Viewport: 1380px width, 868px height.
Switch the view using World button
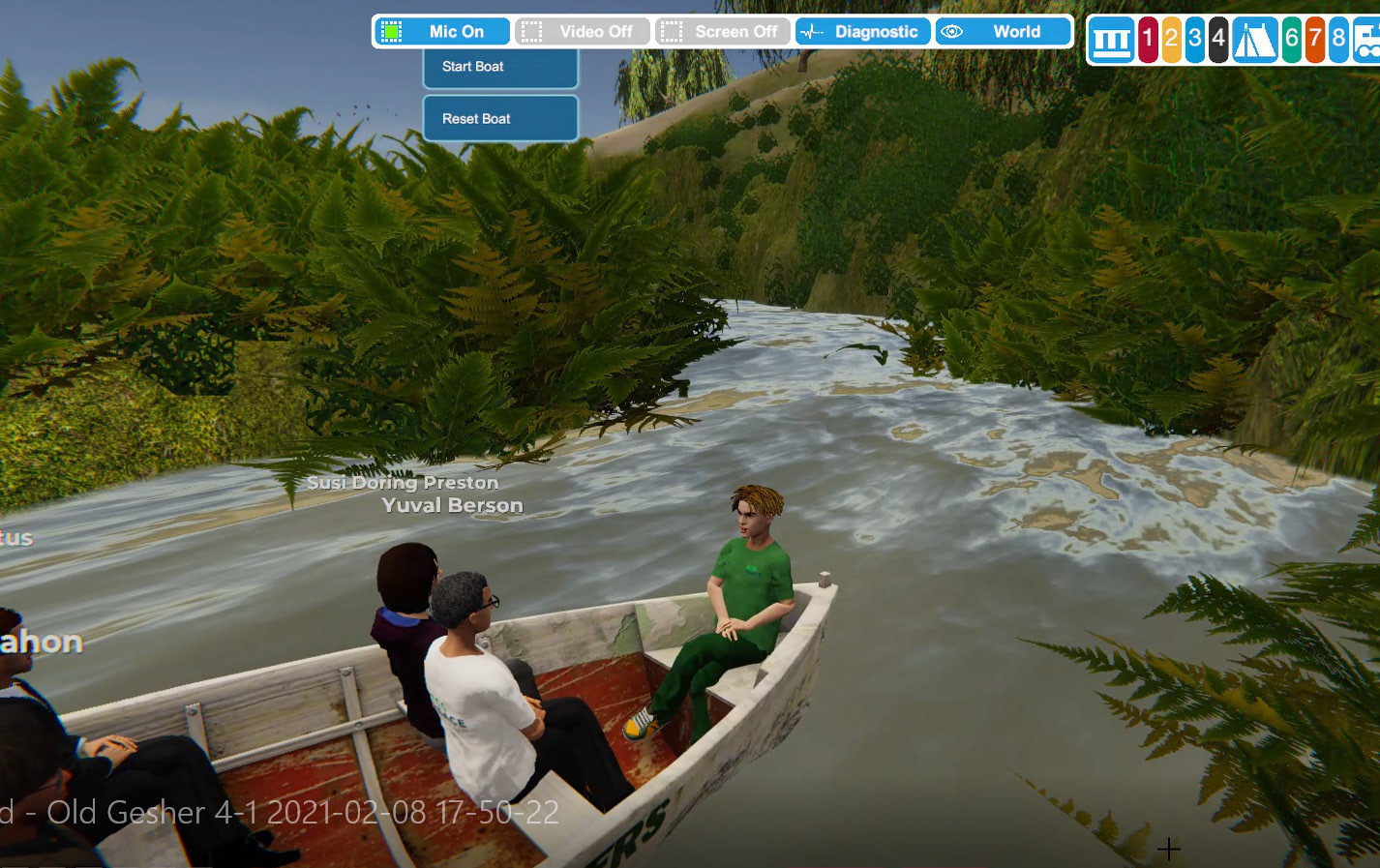click(1004, 32)
